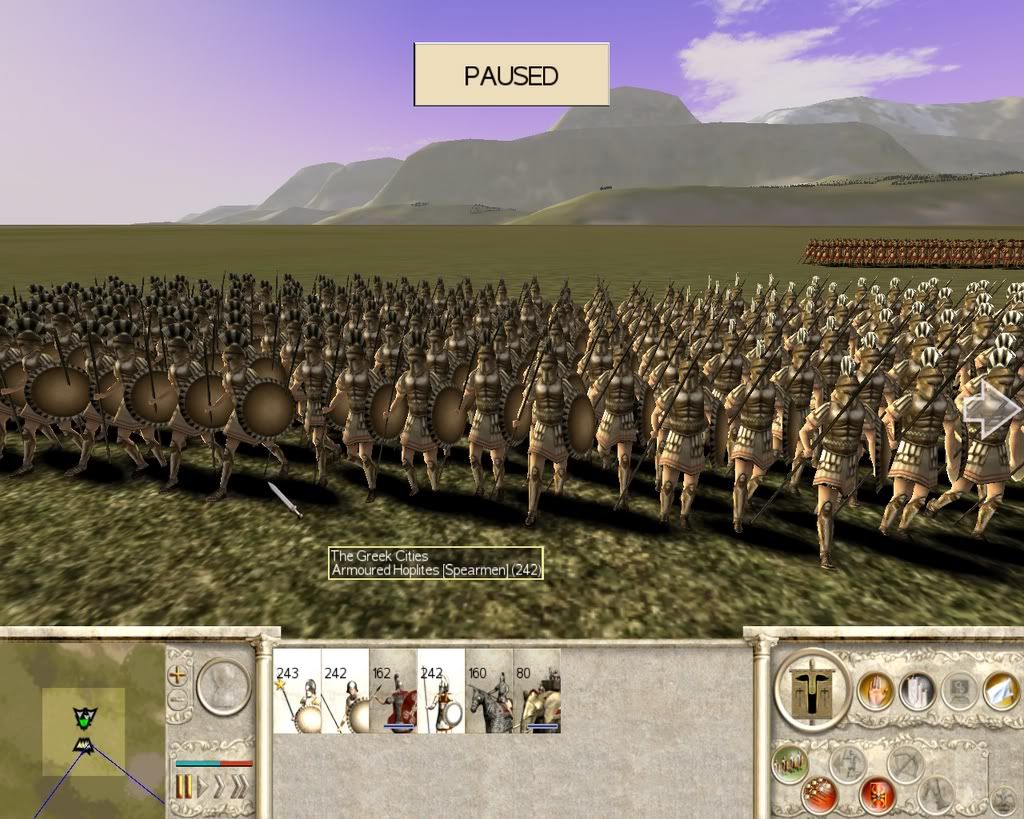Click the white flag withdraw button
This screenshot has width=1024, height=819.
(x=1000, y=690)
